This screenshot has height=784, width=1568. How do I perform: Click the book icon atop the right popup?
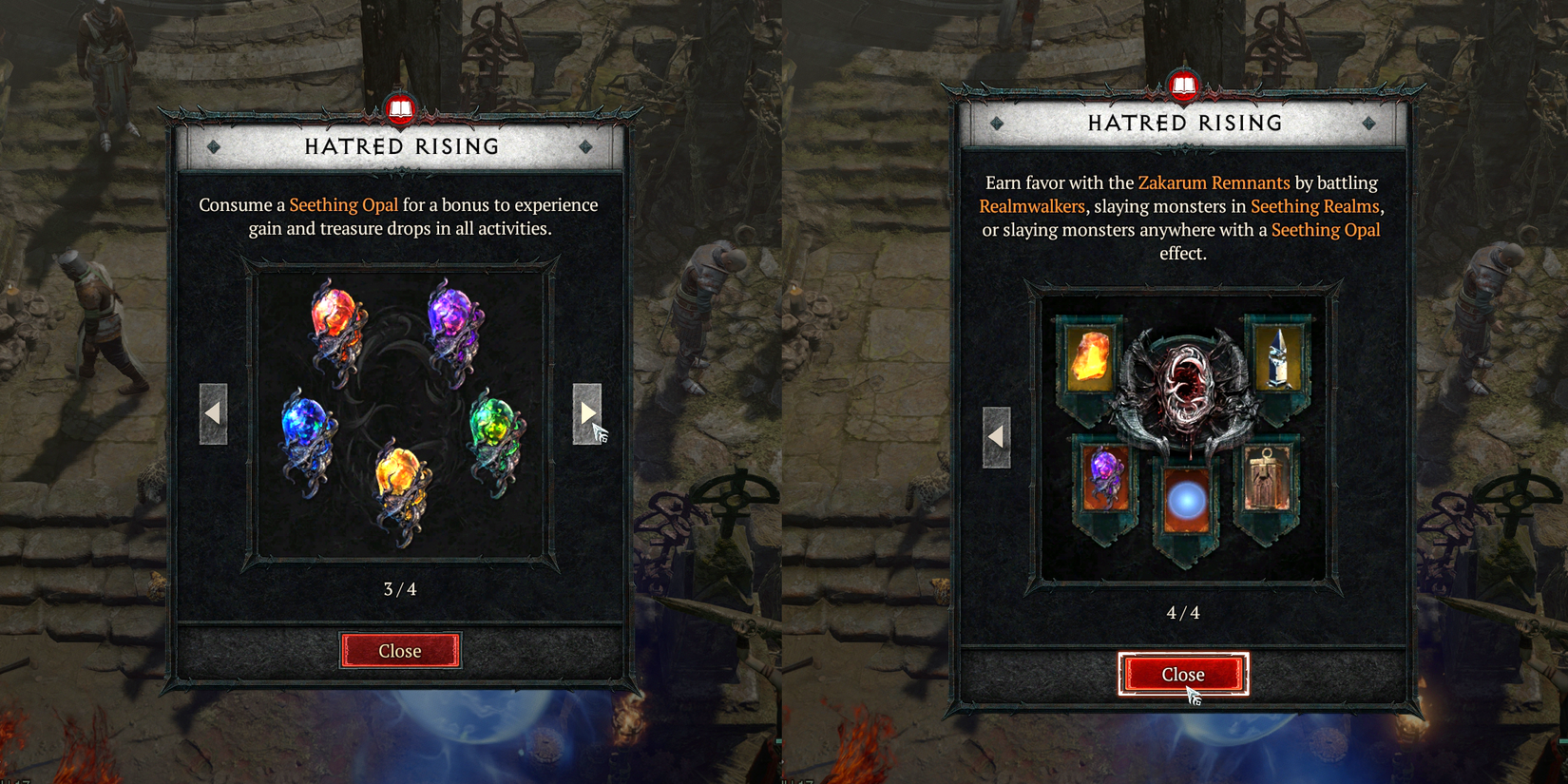[x=1184, y=85]
